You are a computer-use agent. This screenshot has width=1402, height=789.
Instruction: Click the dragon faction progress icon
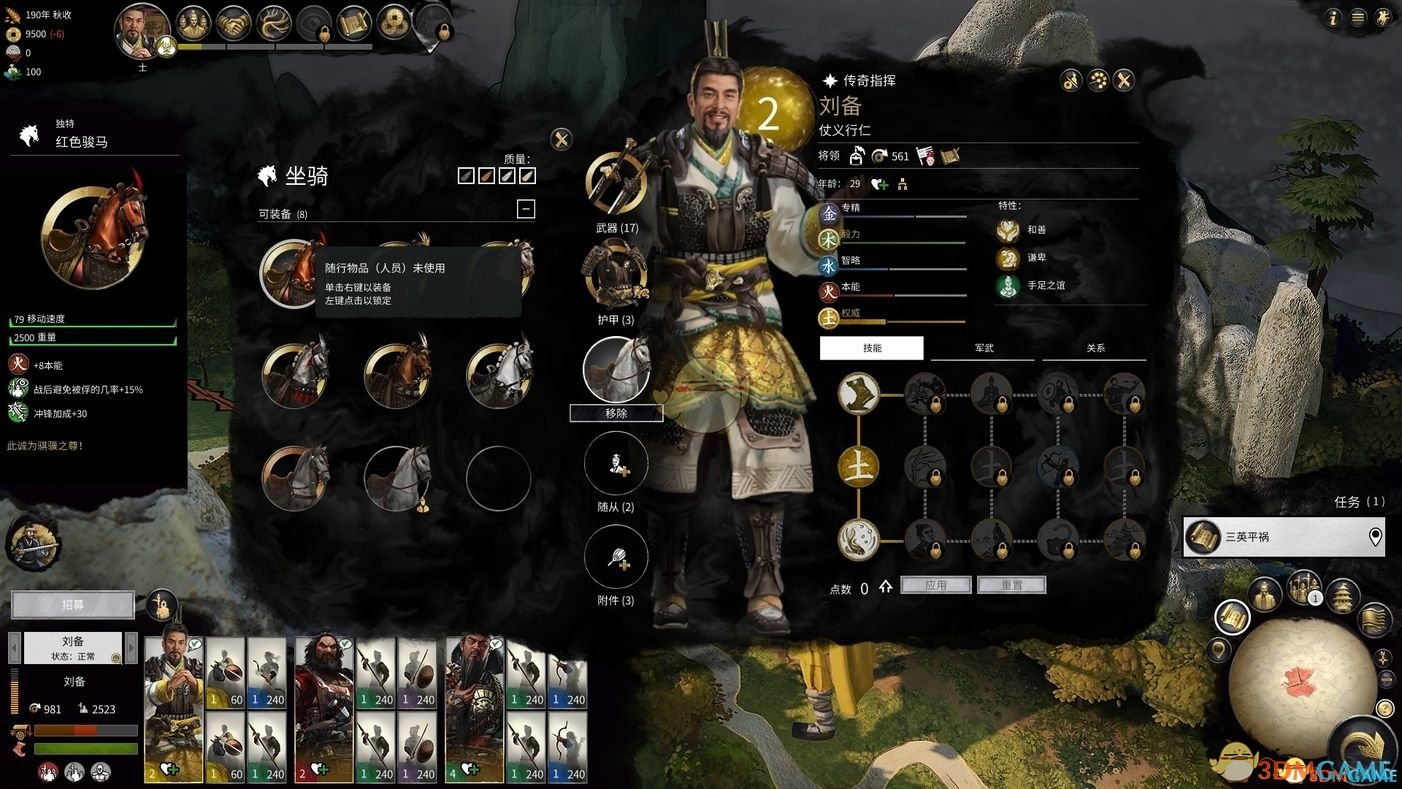[275, 22]
